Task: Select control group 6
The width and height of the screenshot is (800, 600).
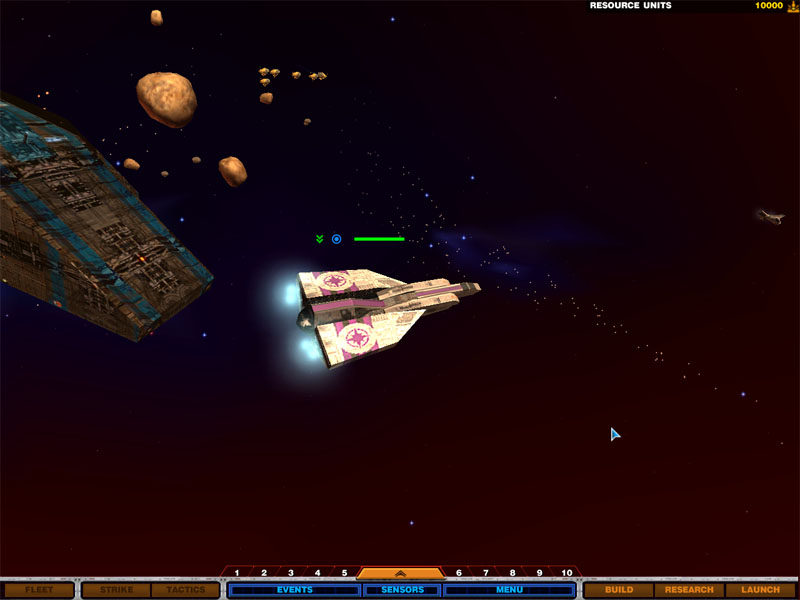Action: click(x=459, y=573)
